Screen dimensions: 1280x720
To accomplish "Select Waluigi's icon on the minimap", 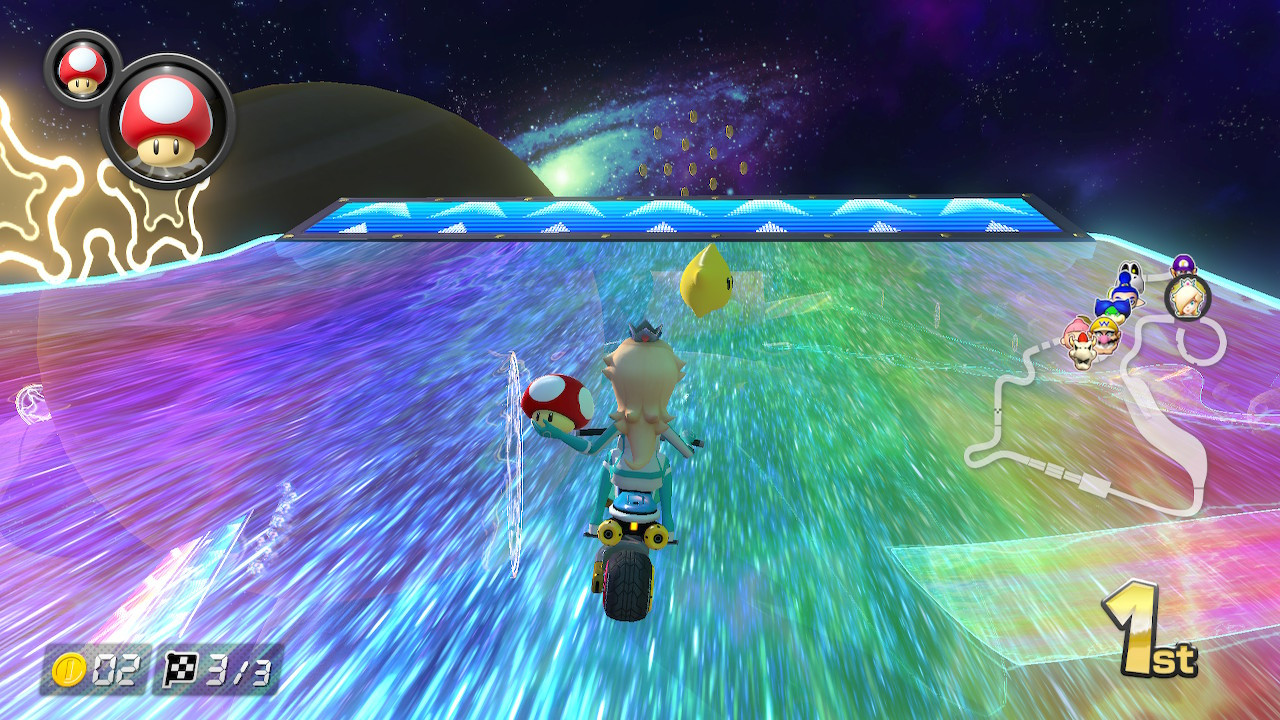I will point(1182,266).
